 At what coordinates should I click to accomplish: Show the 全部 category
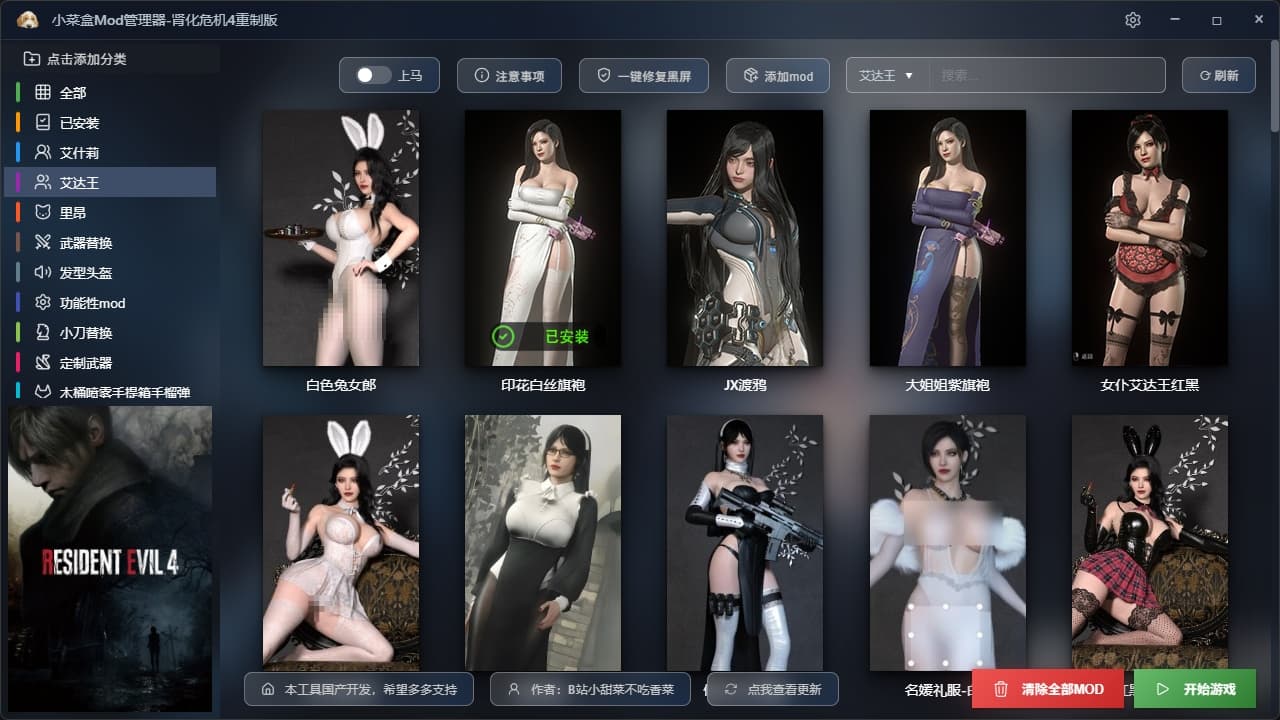(x=73, y=93)
